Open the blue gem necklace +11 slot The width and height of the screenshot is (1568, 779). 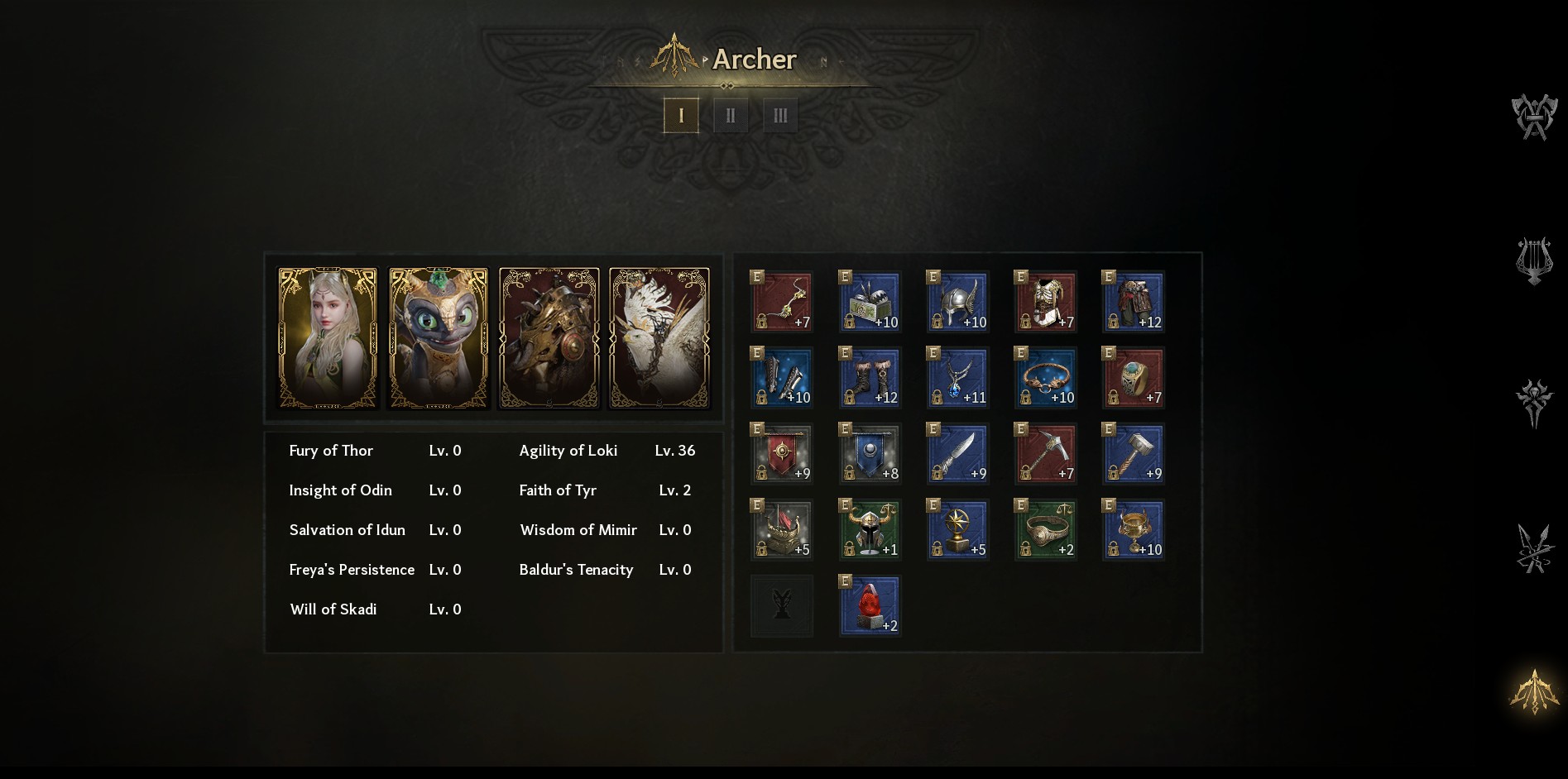[957, 378]
